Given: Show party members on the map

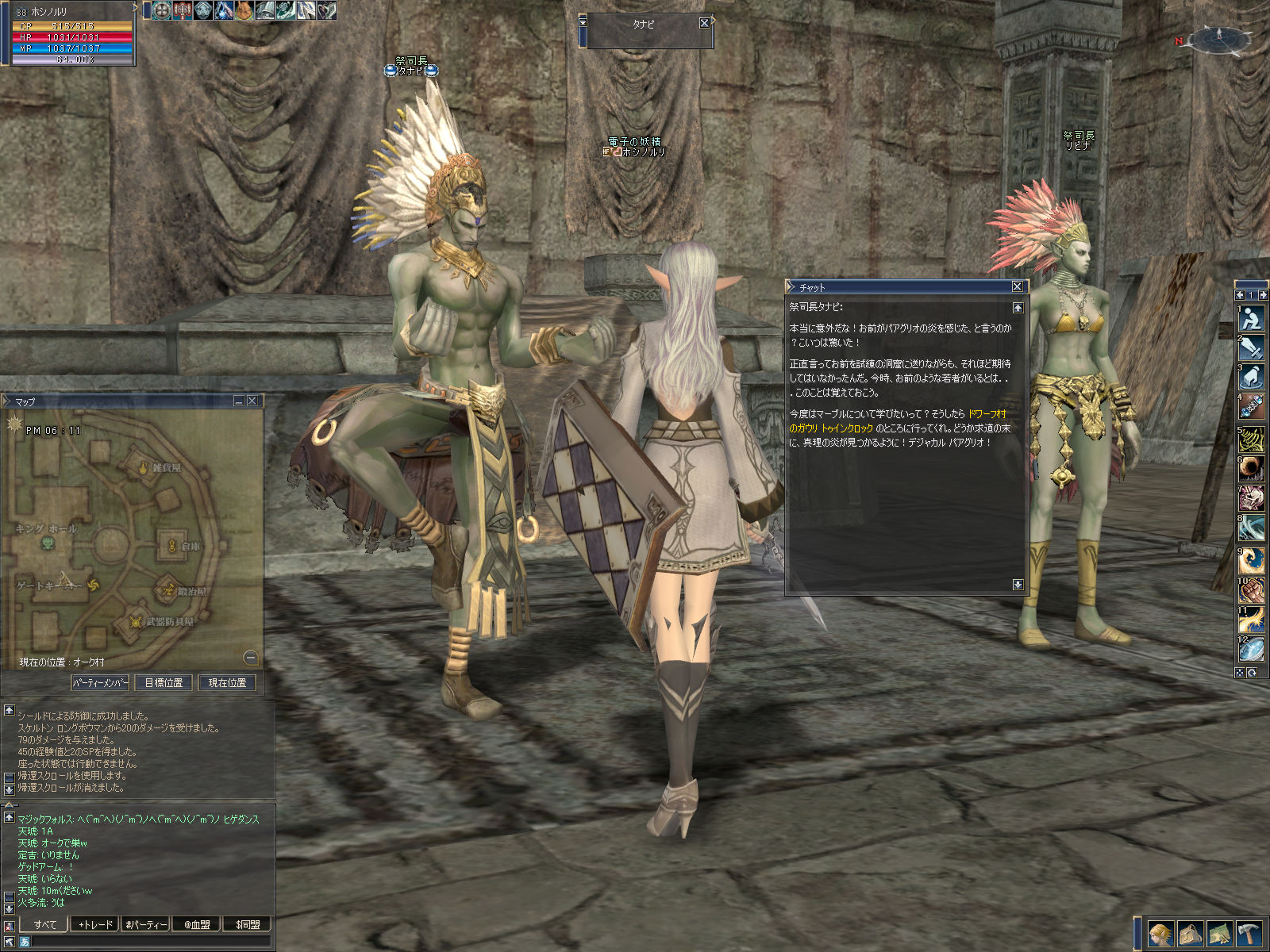Looking at the screenshot, I should tap(100, 682).
